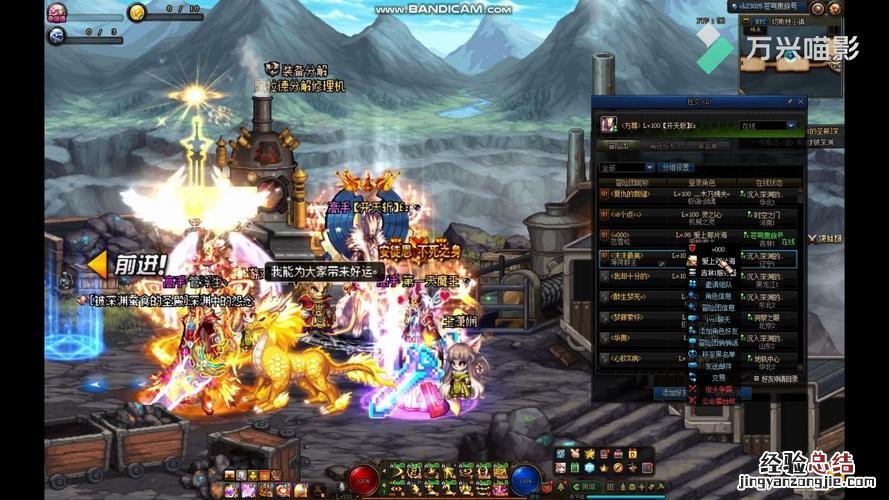This screenshot has height=500, width=889.
Task: Choose 添加角色好友 in the context menu
Action: click(716, 329)
